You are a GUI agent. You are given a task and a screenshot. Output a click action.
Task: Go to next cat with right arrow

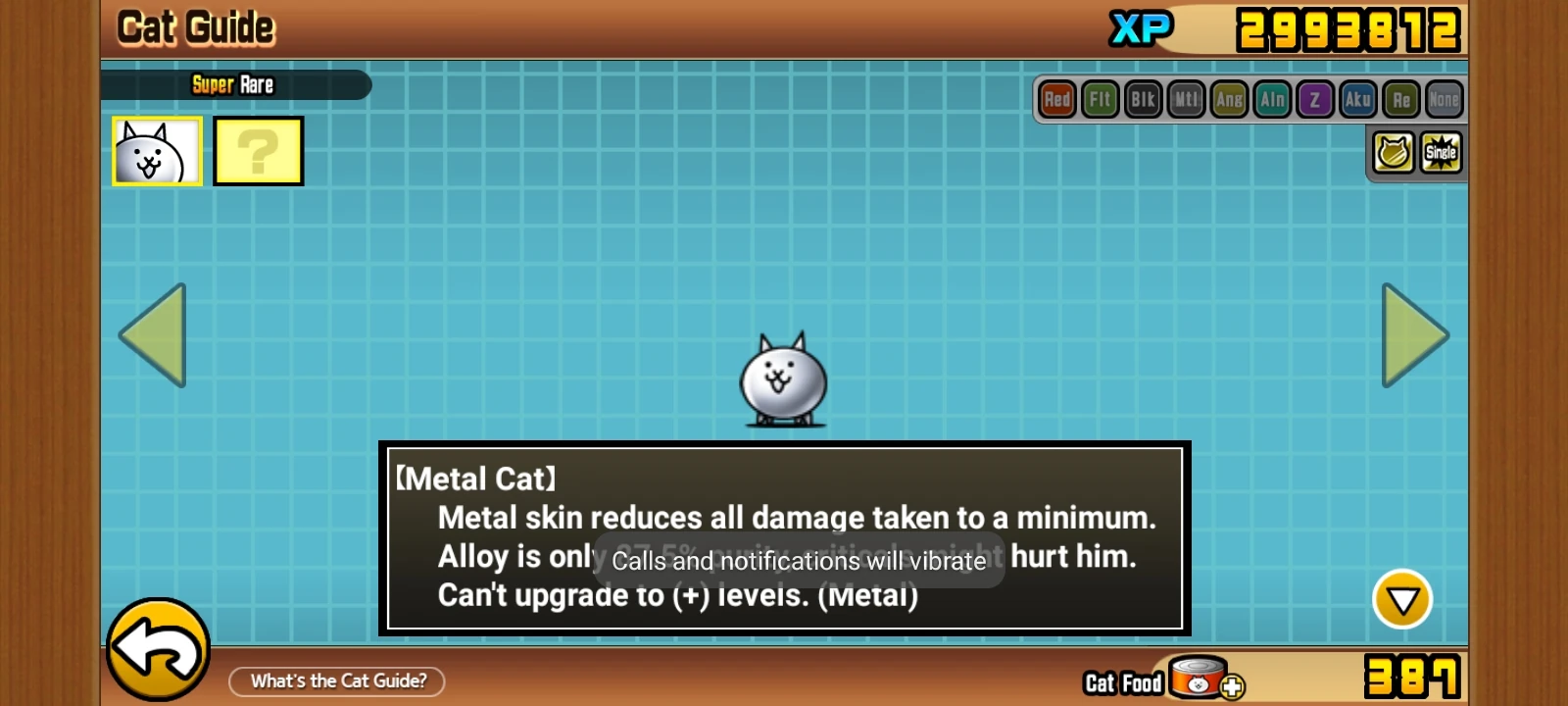(1411, 336)
